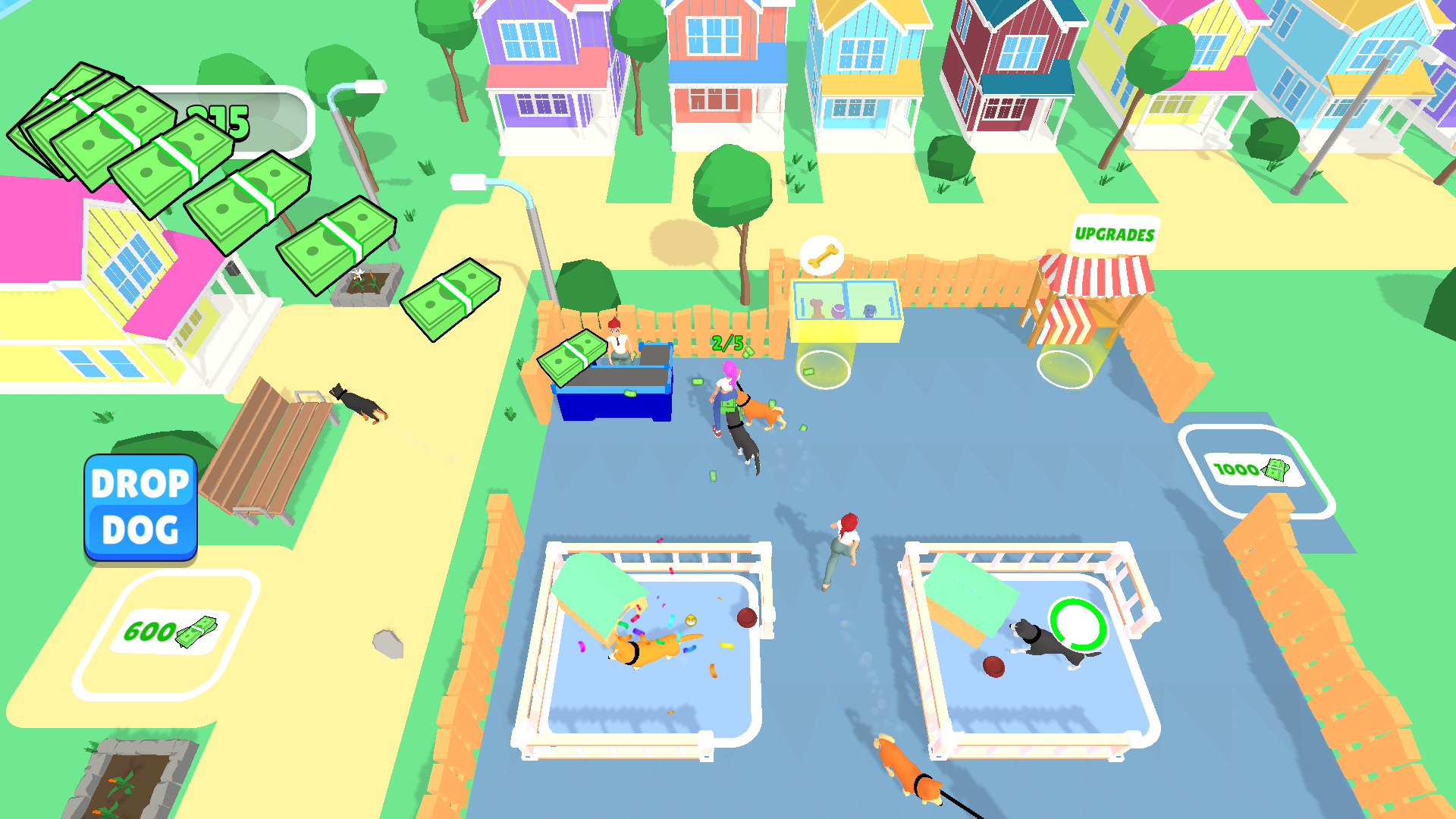Select the bone icon above the treats display
The height and width of the screenshot is (819, 1456).
822,256
